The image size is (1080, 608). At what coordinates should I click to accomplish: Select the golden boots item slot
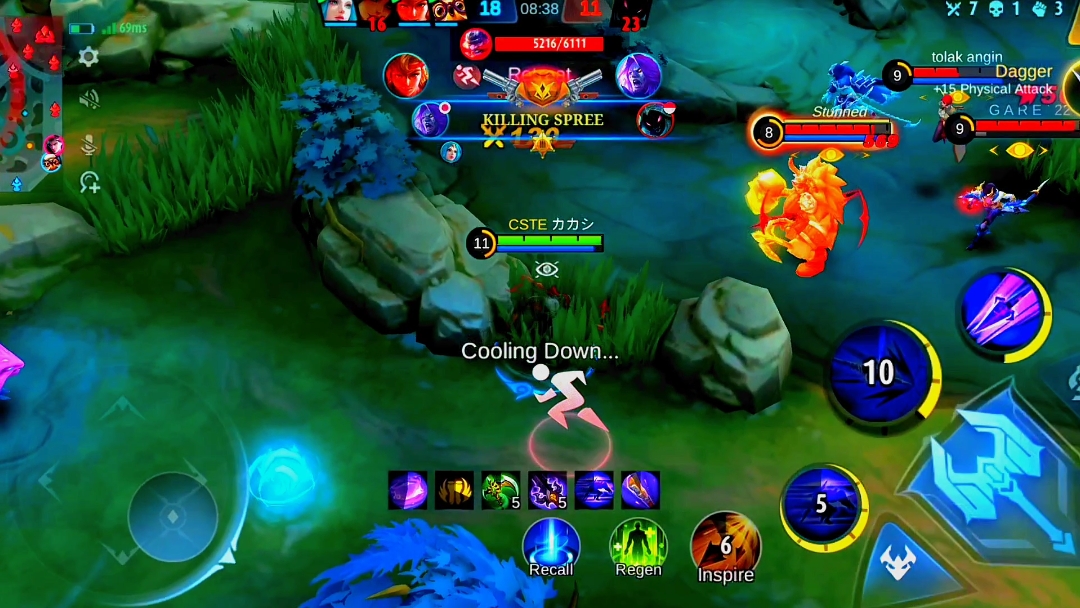click(454, 490)
